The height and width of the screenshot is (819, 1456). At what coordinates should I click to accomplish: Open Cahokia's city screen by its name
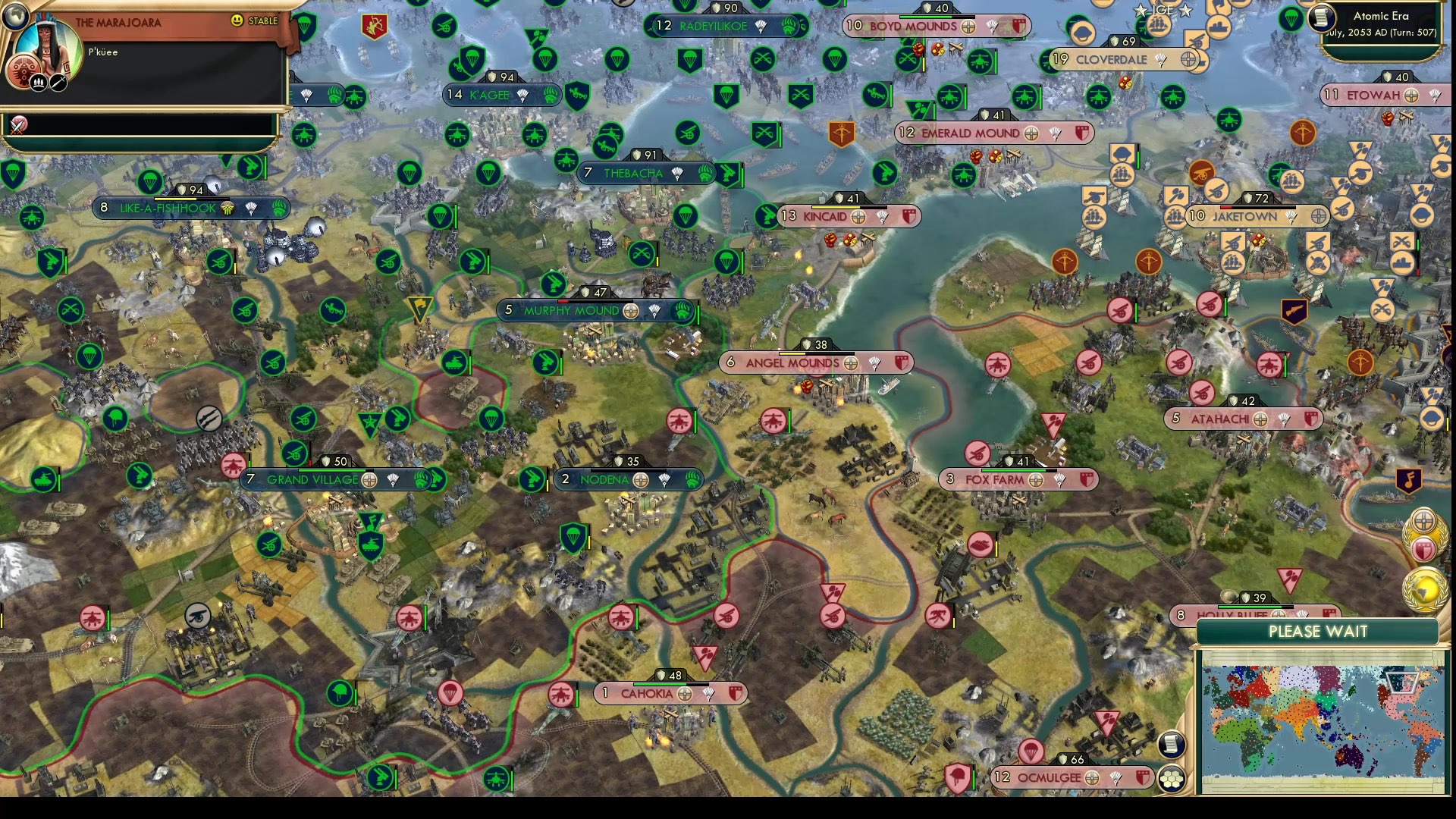645,694
